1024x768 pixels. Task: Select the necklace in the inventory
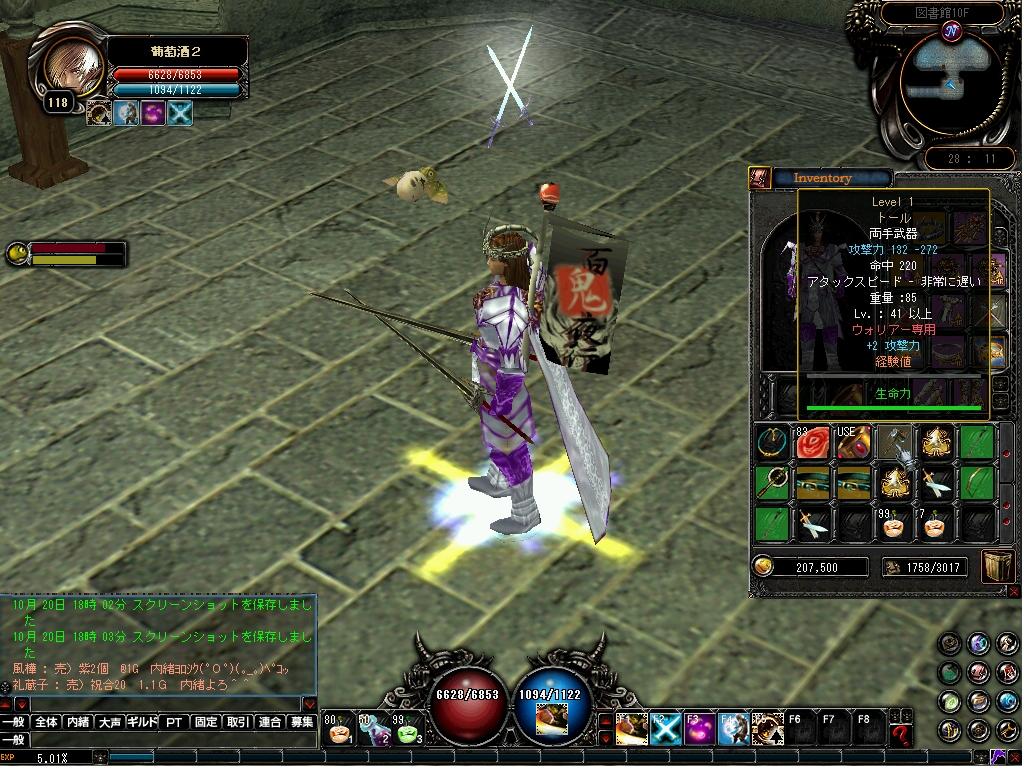coord(772,442)
